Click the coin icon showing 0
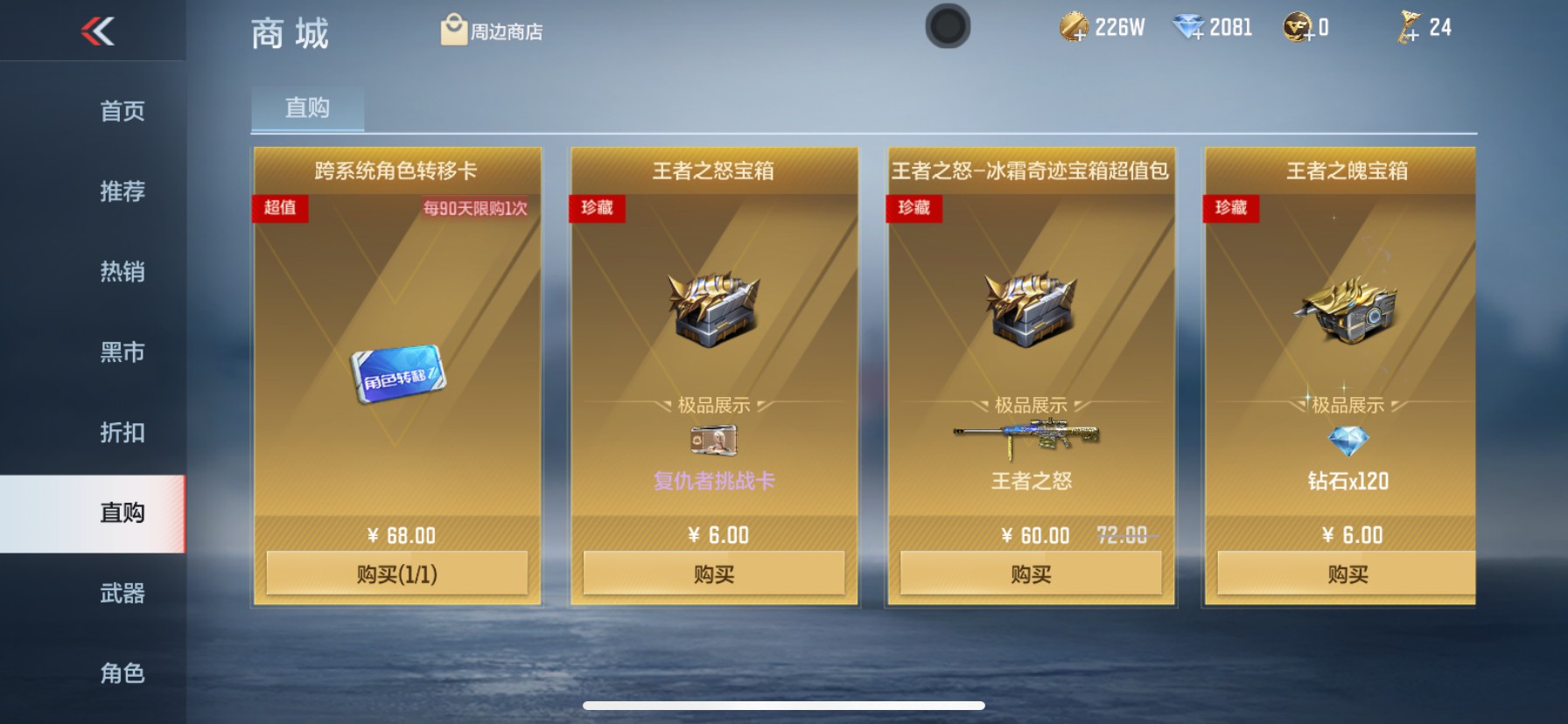 tap(1295, 26)
